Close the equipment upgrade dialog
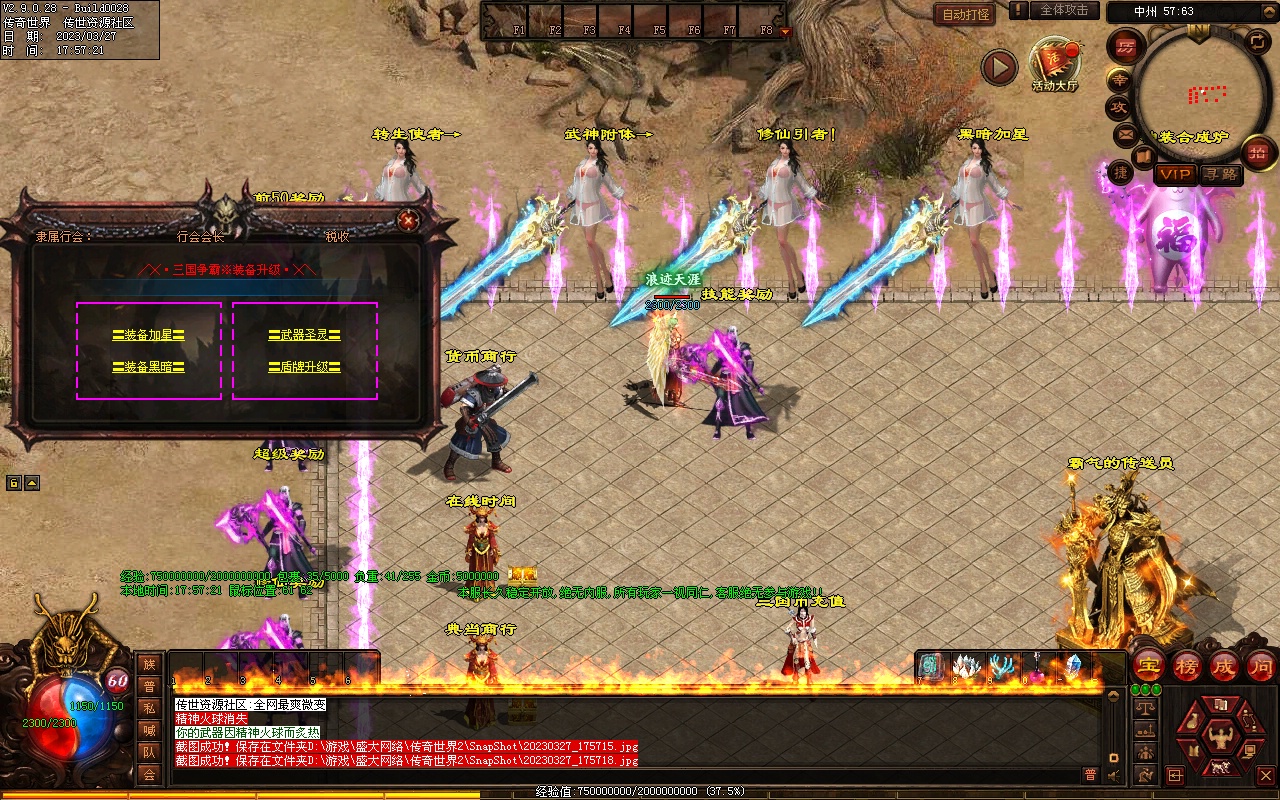The image size is (1280, 800). point(407,220)
